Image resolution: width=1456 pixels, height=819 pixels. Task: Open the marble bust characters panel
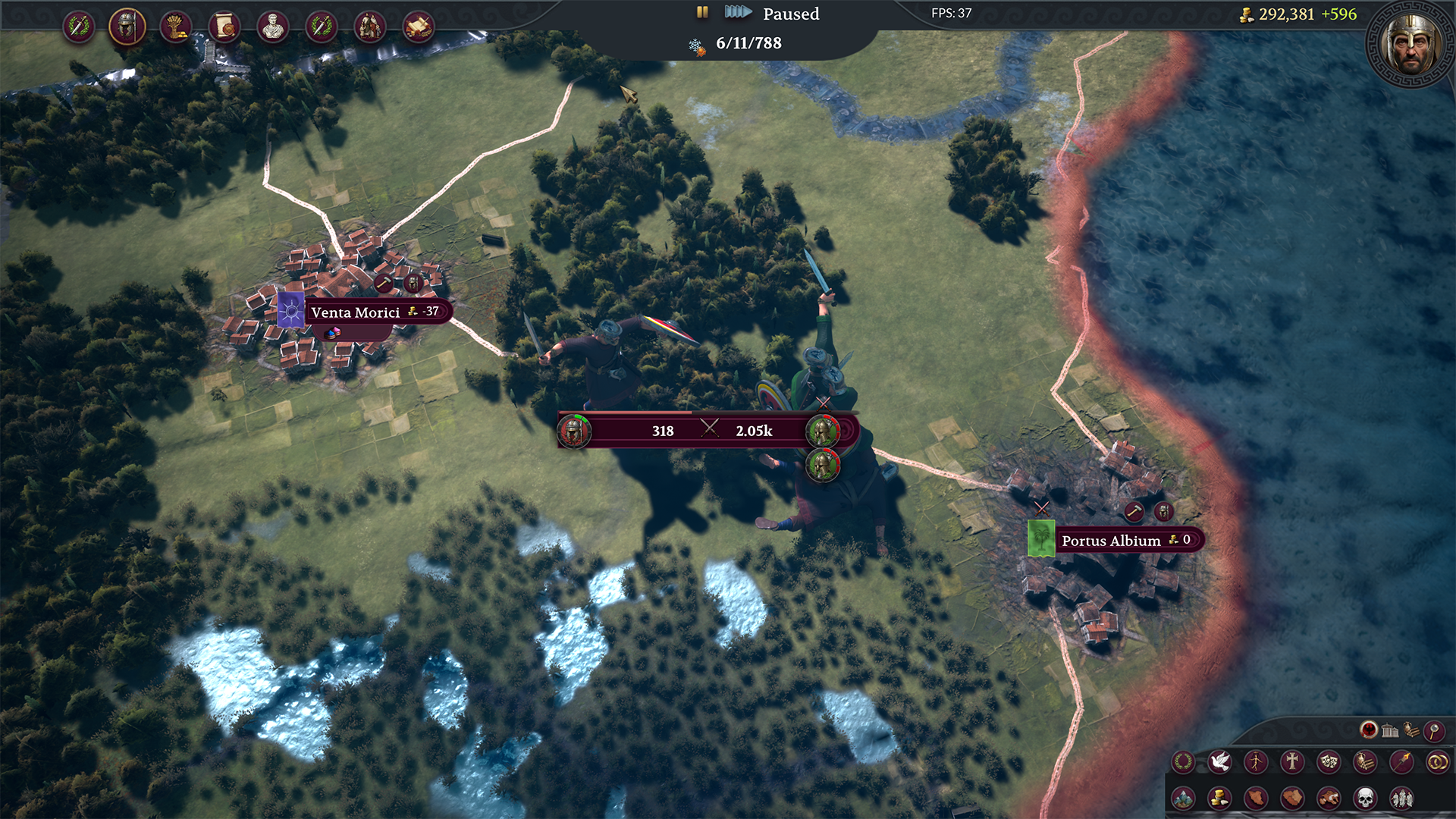click(x=273, y=27)
